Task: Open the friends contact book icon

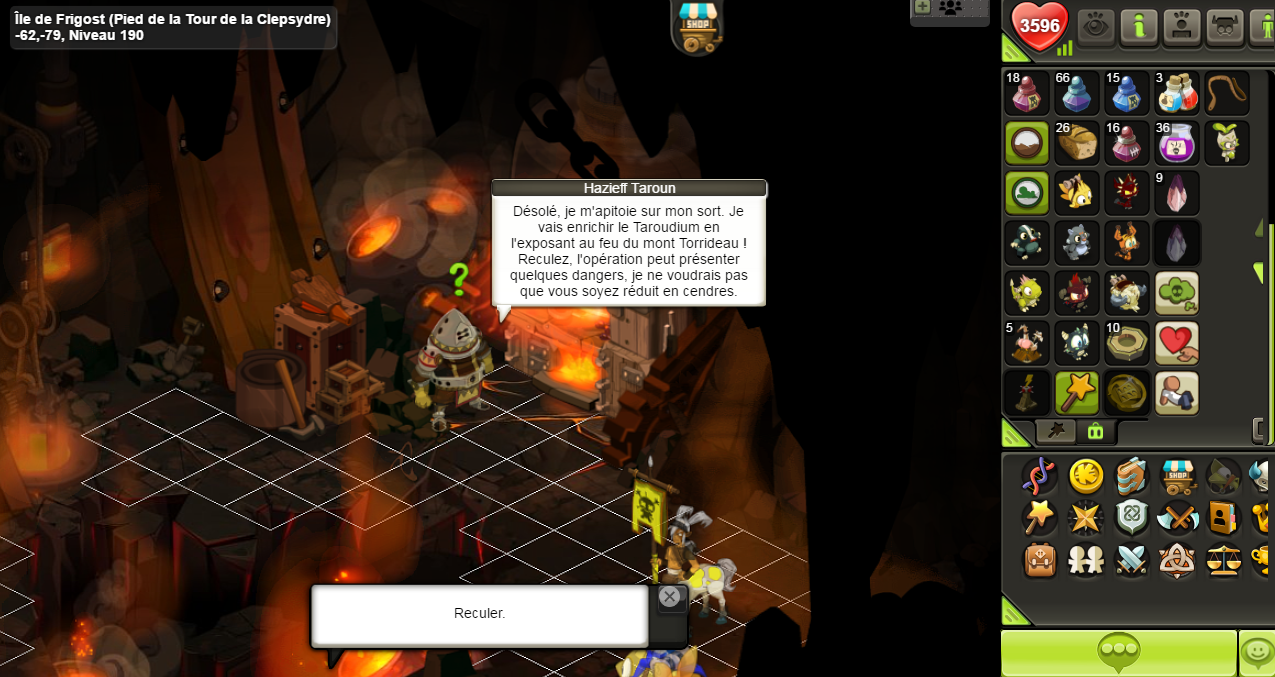Action: (x=1224, y=518)
